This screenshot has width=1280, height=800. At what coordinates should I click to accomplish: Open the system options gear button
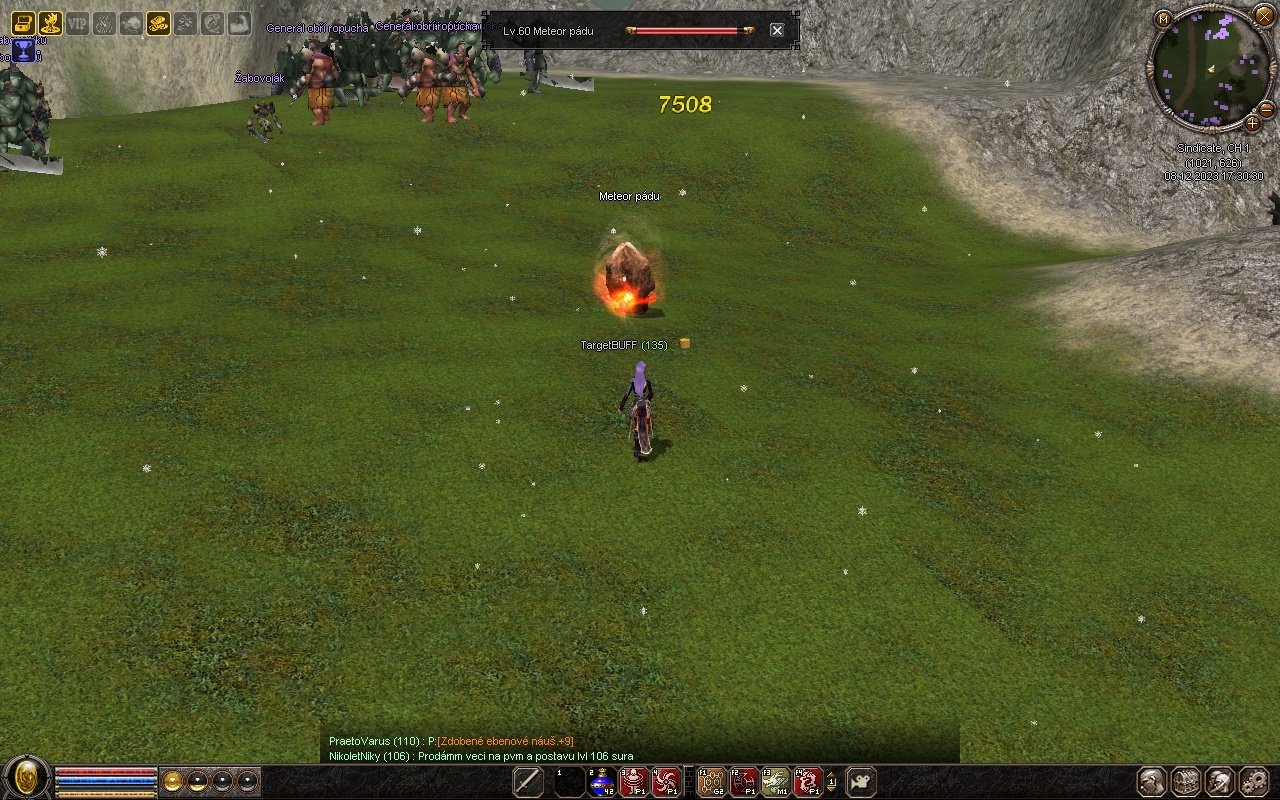[x=1252, y=782]
